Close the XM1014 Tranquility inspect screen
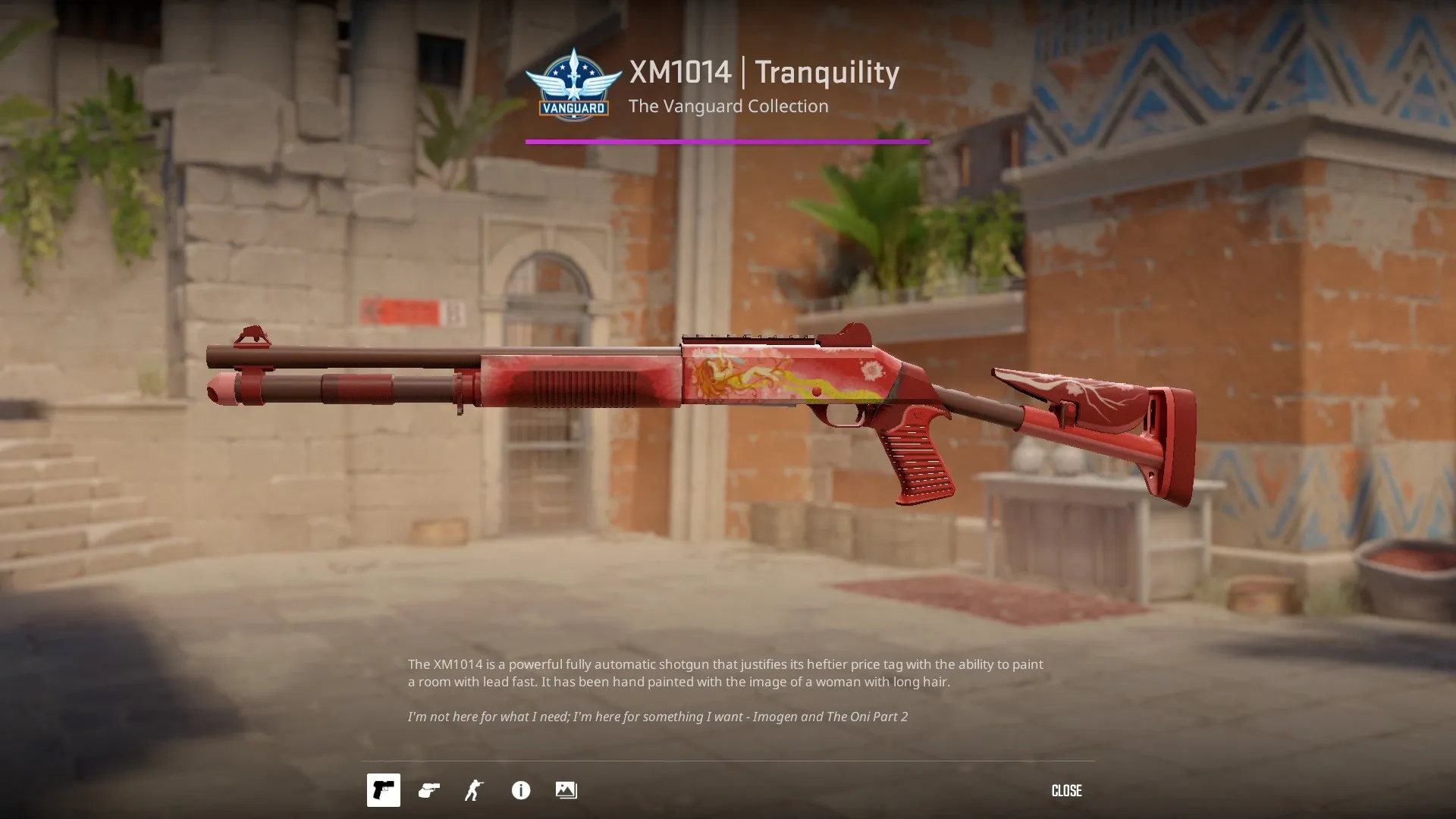The image size is (1456, 819). 1065,790
